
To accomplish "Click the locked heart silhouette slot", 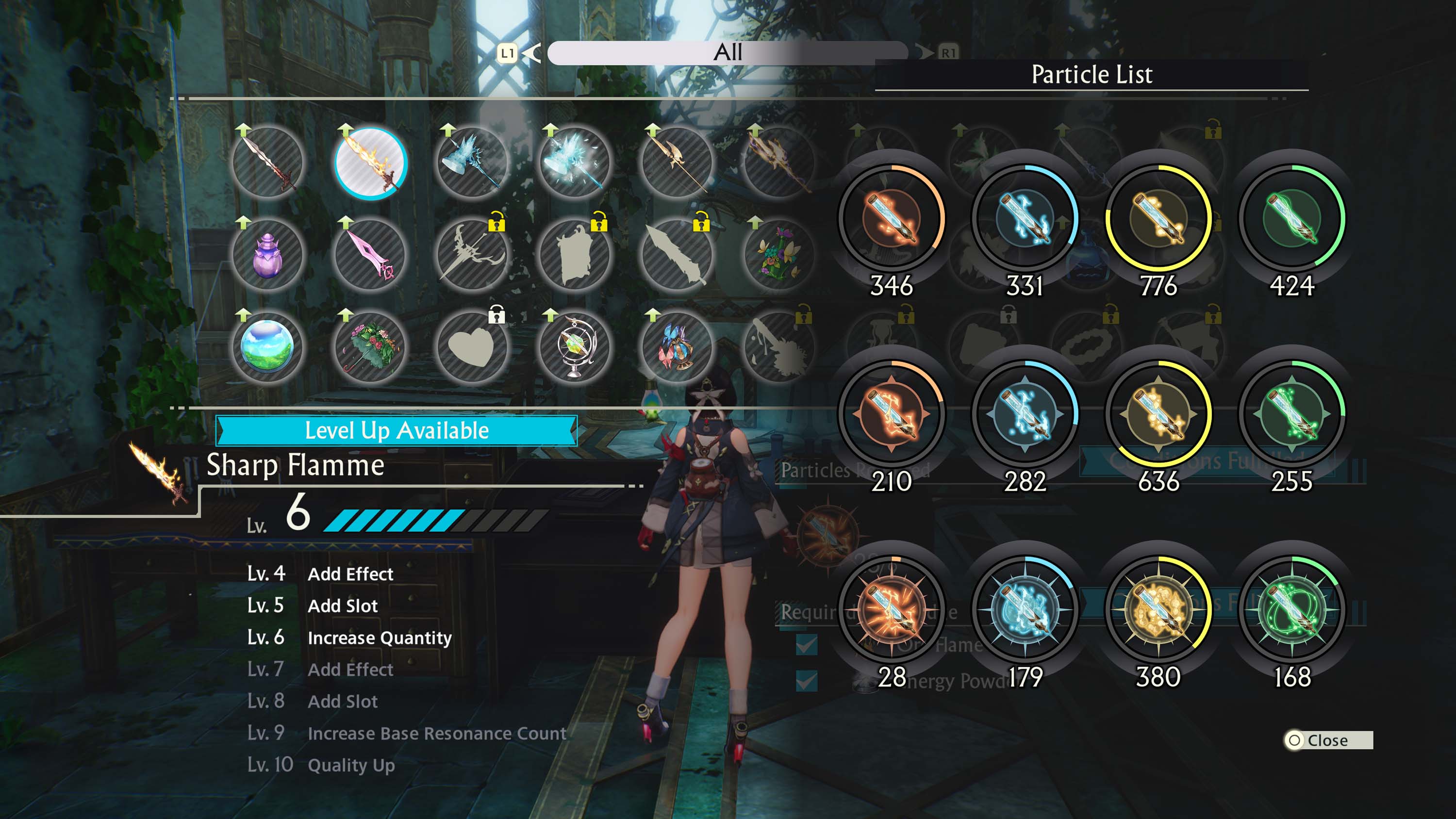I will (472, 346).
